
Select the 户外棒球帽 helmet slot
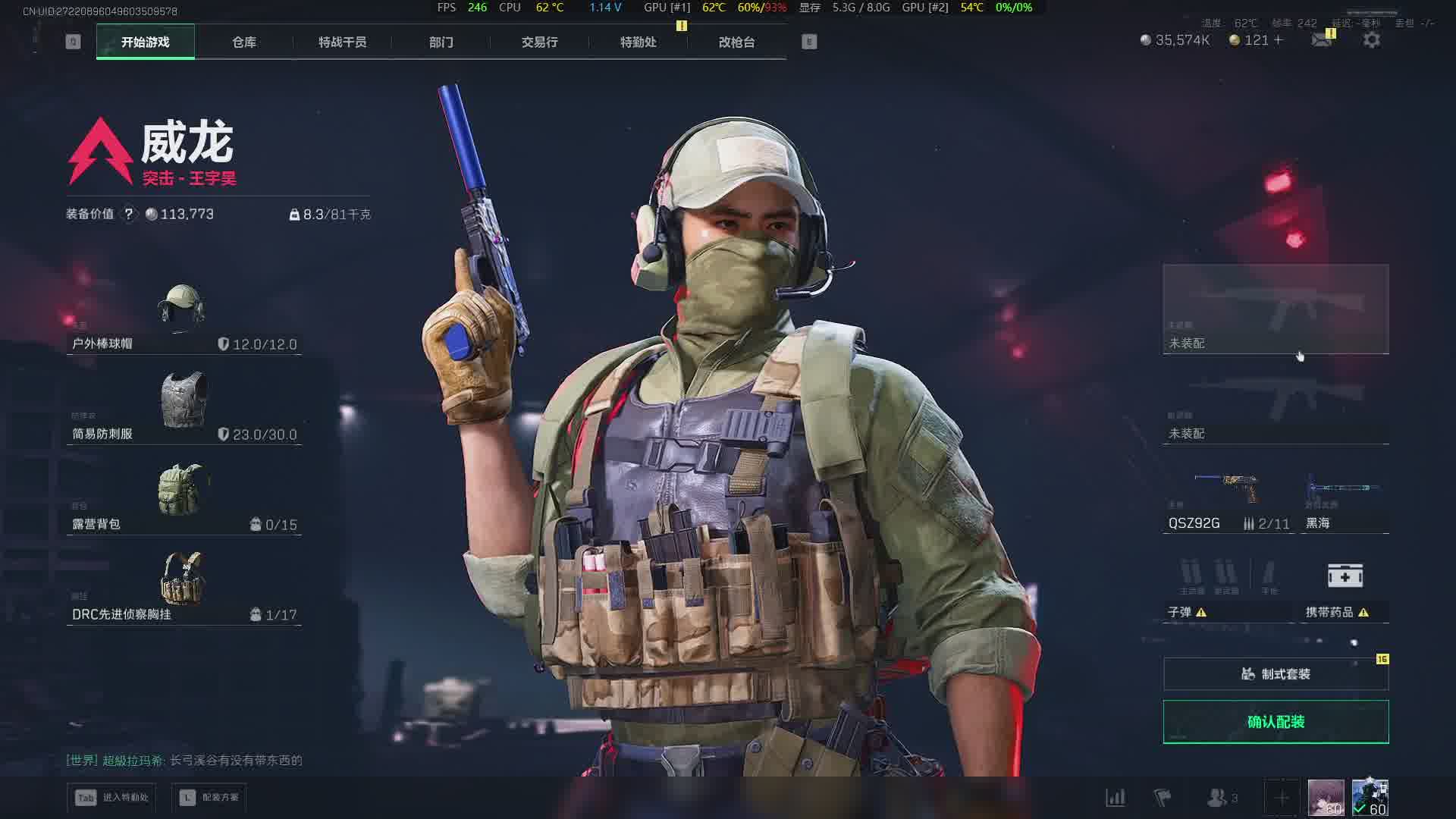pos(184,319)
